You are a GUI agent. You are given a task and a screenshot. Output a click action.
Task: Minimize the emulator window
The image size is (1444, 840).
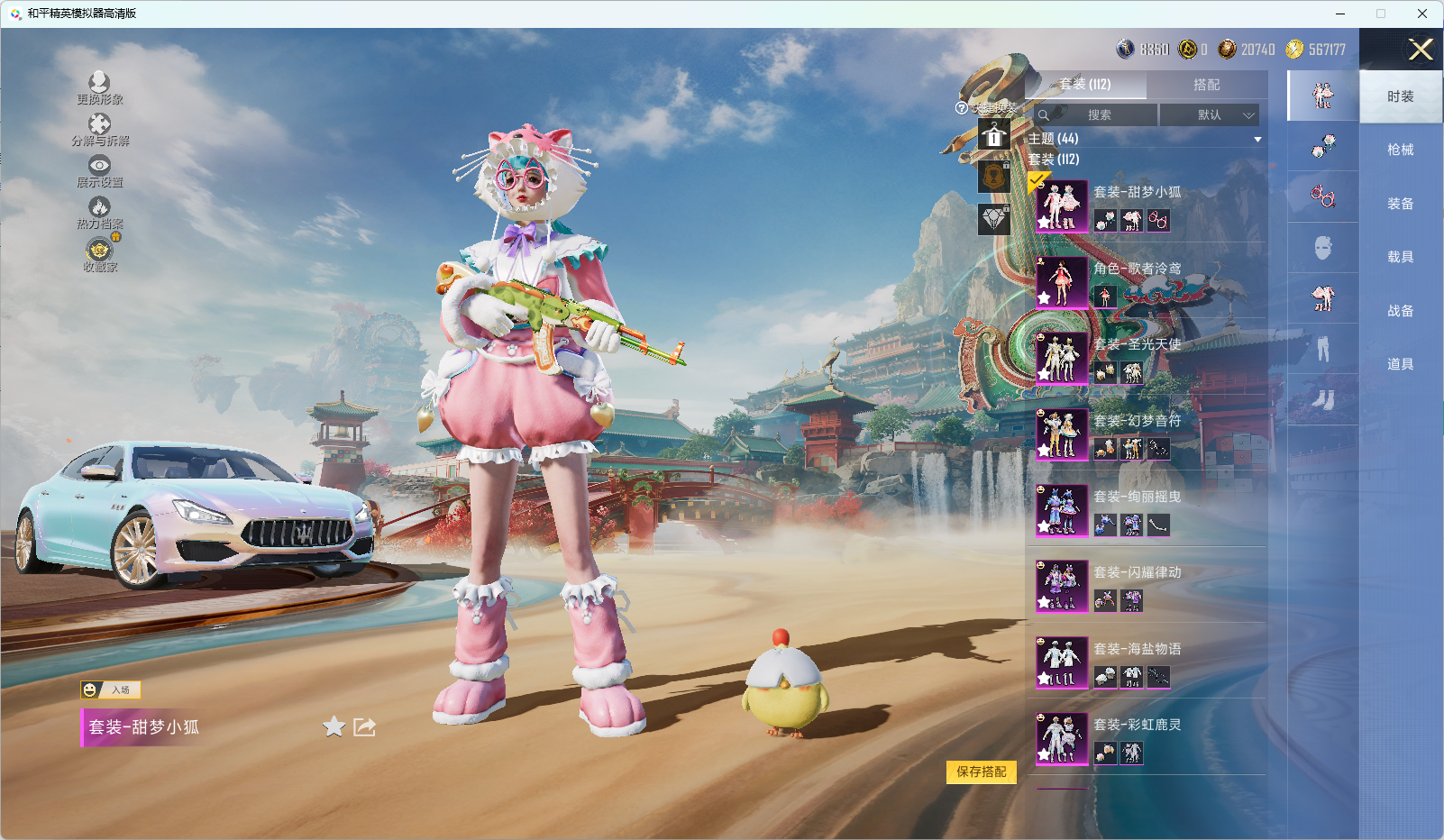point(1340,14)
